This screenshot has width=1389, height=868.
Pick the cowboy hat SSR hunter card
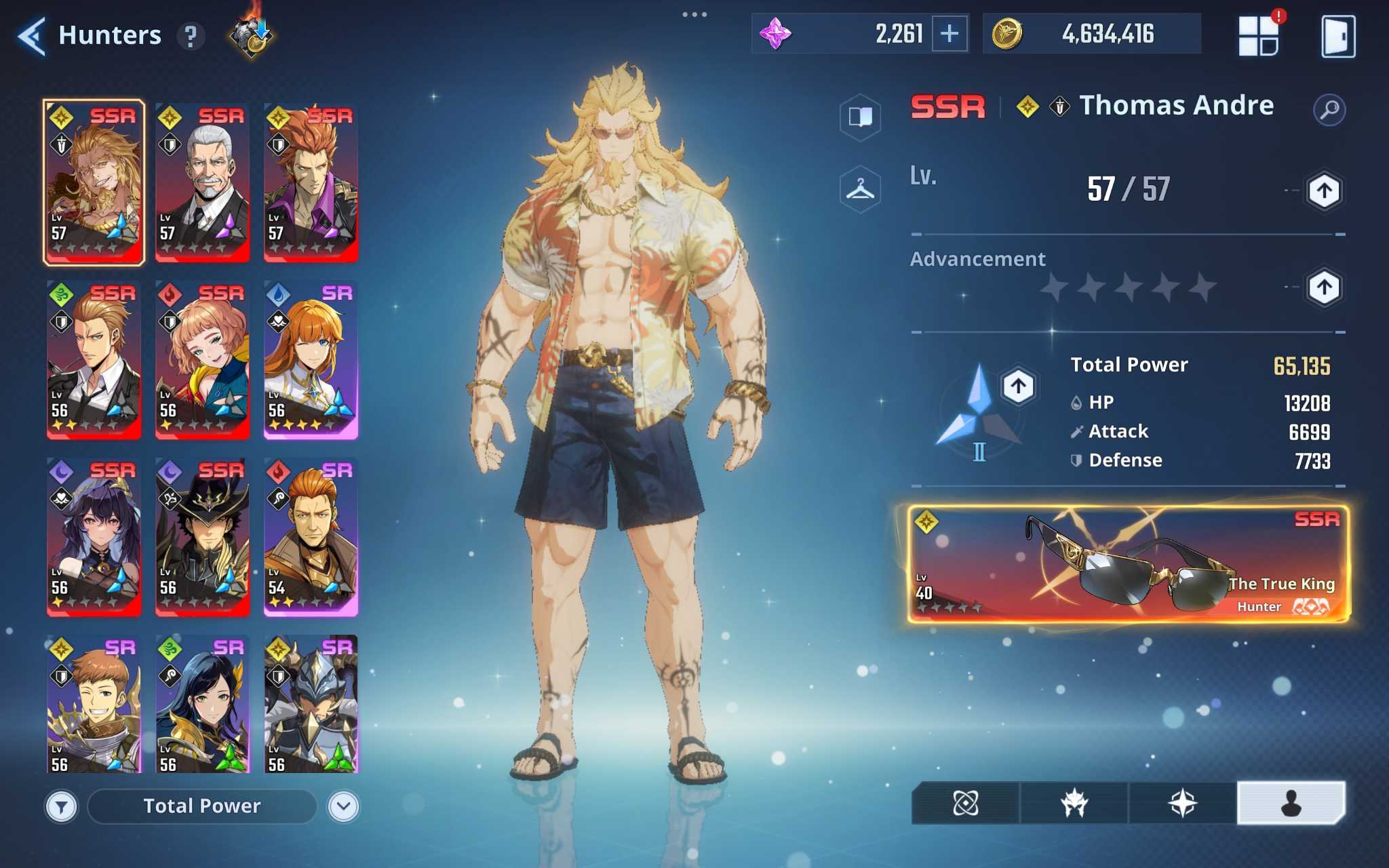point(202,537)
